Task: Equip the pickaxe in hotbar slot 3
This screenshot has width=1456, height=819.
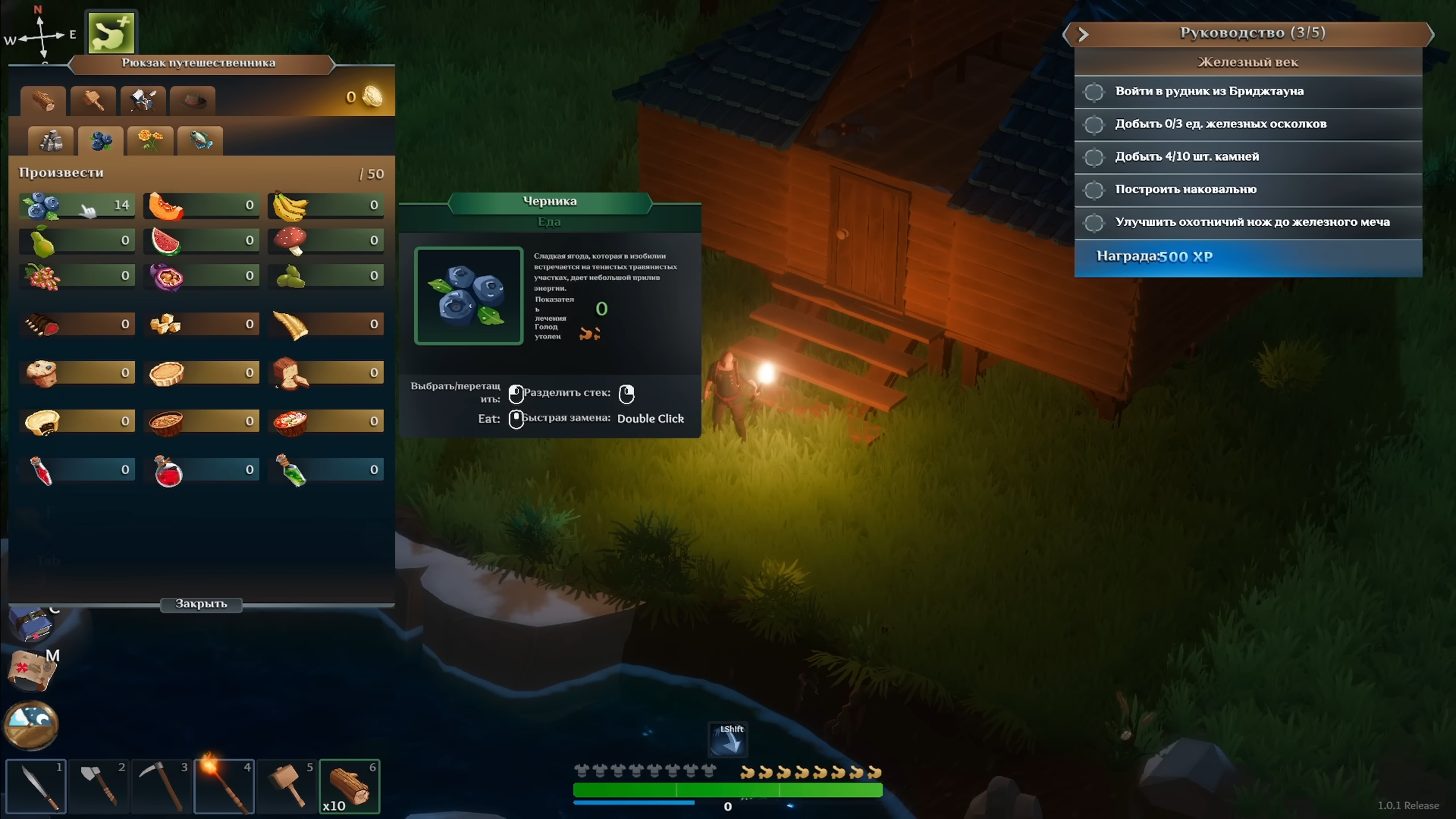Action: 162,787
